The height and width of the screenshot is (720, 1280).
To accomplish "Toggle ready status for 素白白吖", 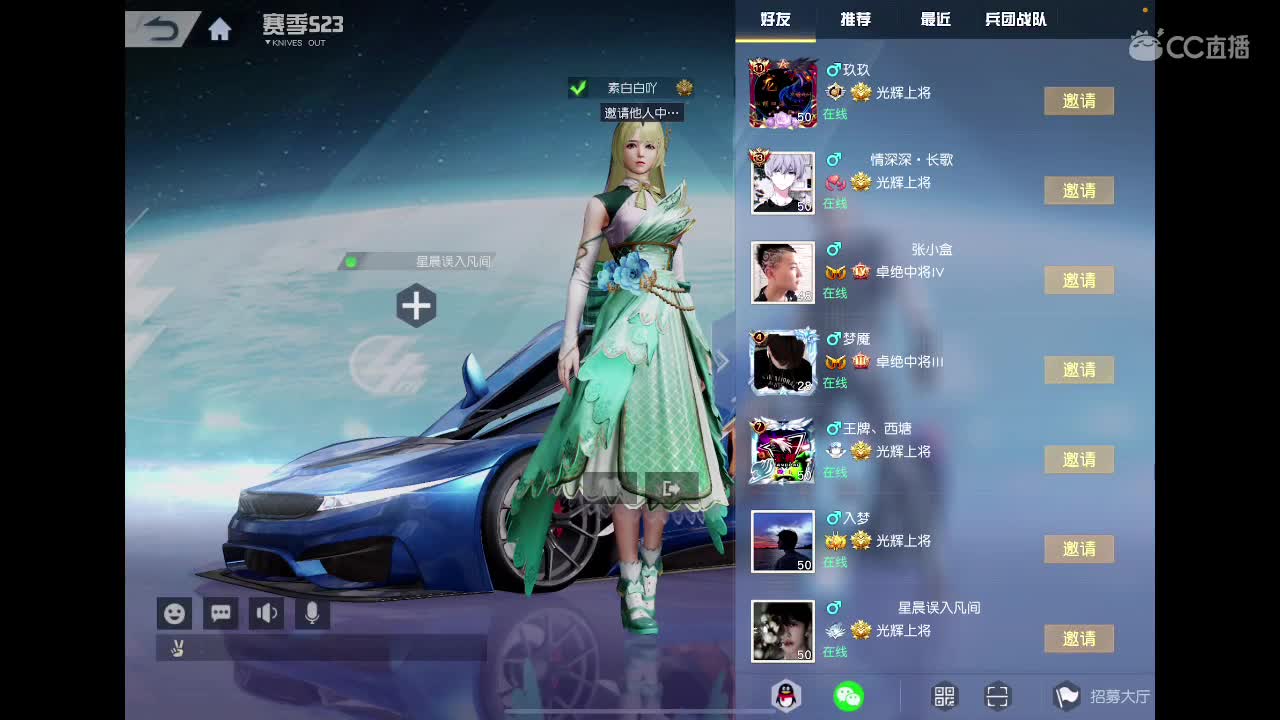I will click(578, 87).
